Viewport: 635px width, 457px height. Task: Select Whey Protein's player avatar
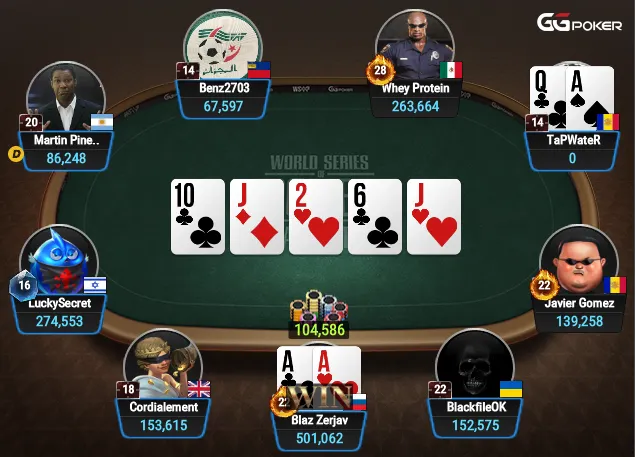coord(415,48)
